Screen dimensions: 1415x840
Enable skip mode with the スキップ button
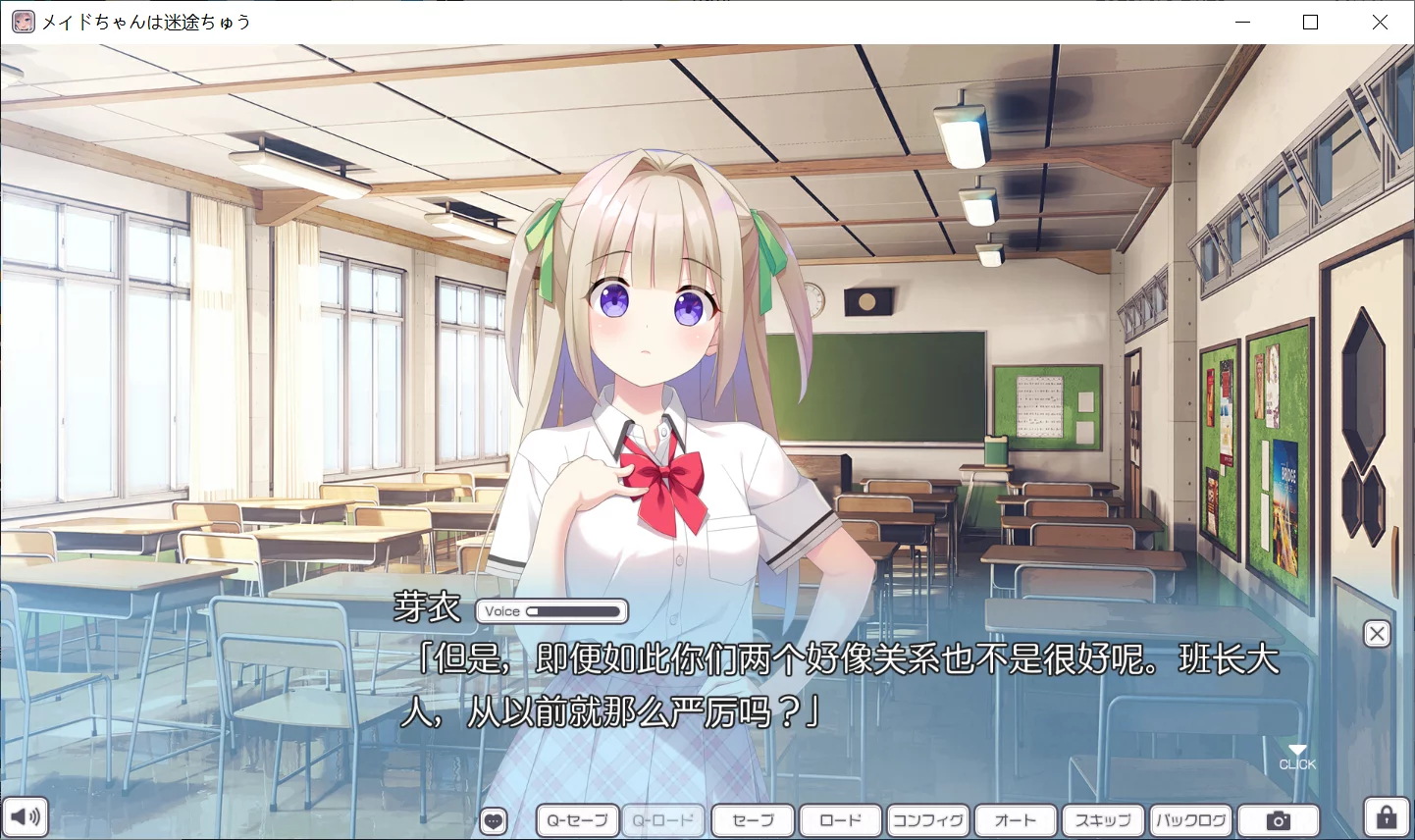click(x=1103, y=819)
